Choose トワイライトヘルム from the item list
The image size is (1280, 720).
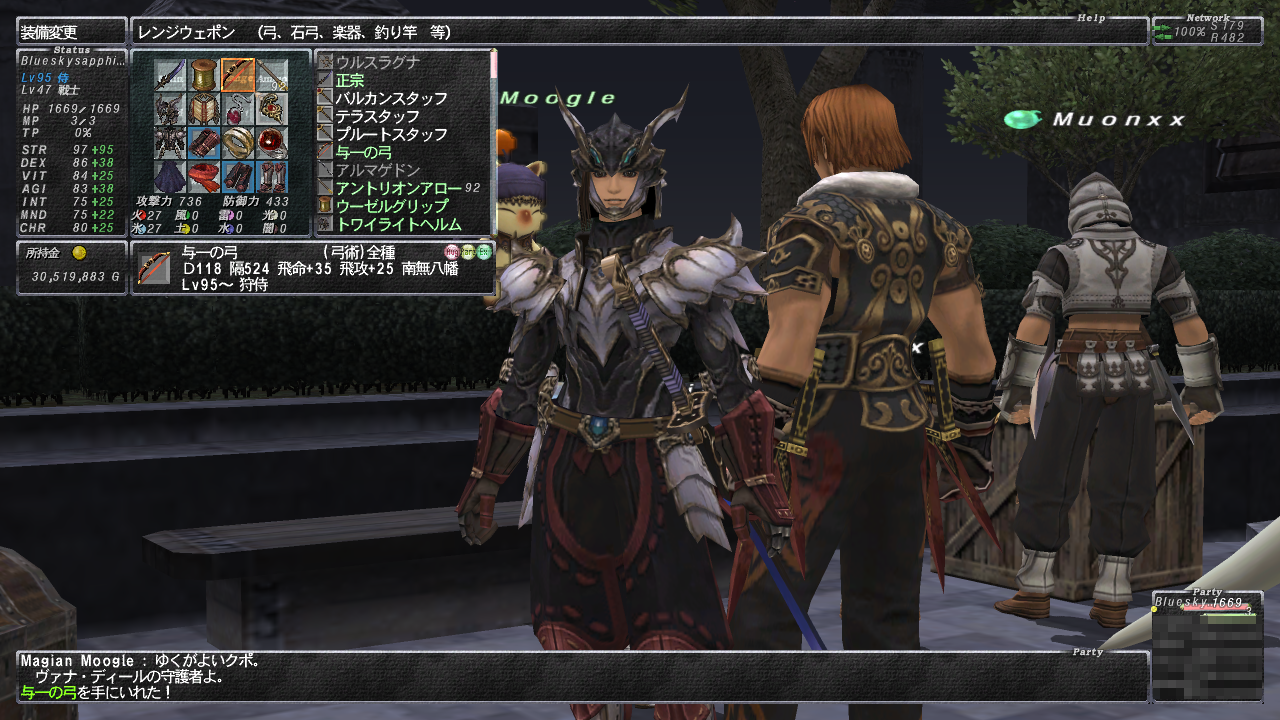tap(398, 225)
